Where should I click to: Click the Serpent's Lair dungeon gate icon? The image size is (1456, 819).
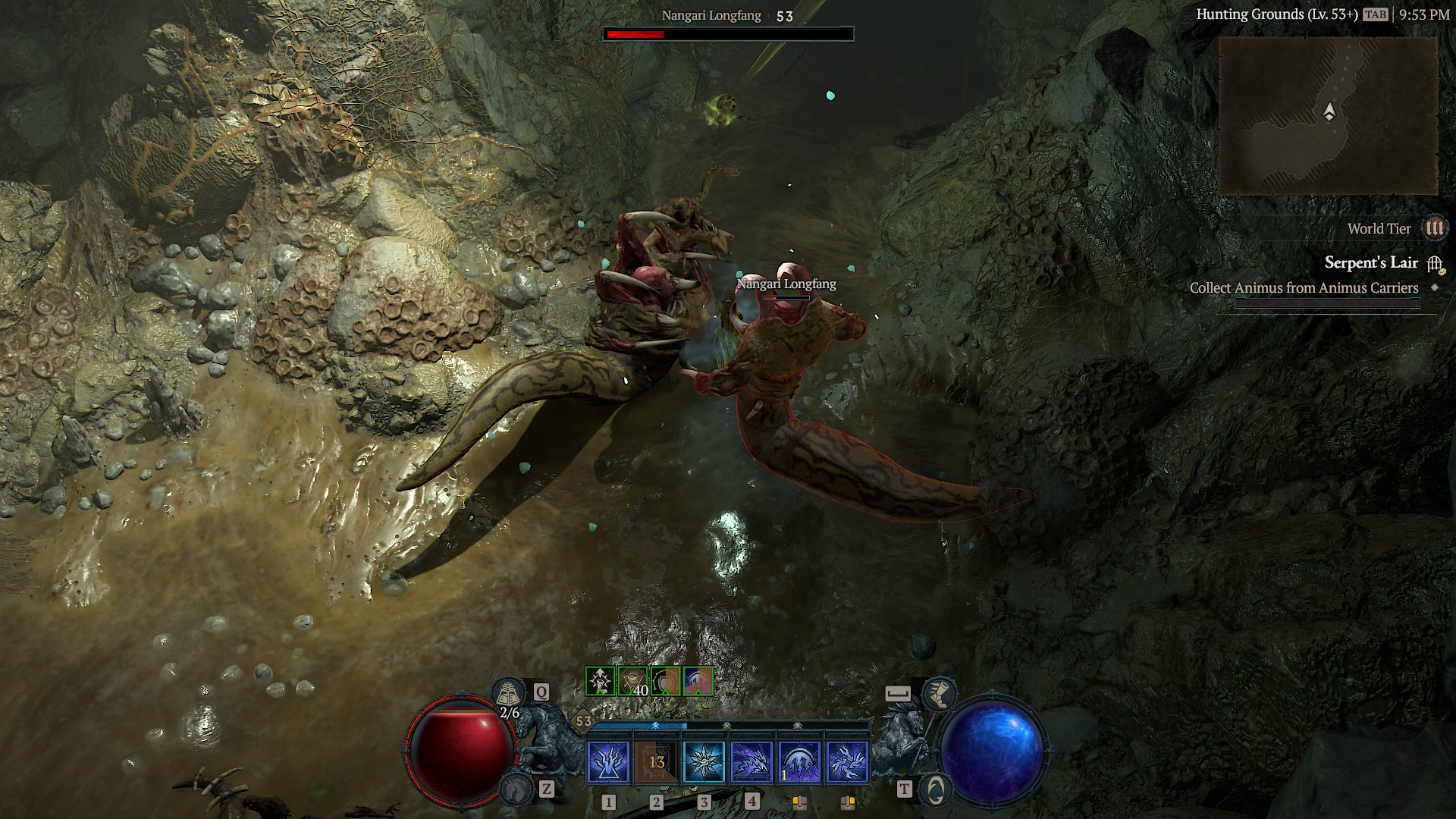point(1433,263)
